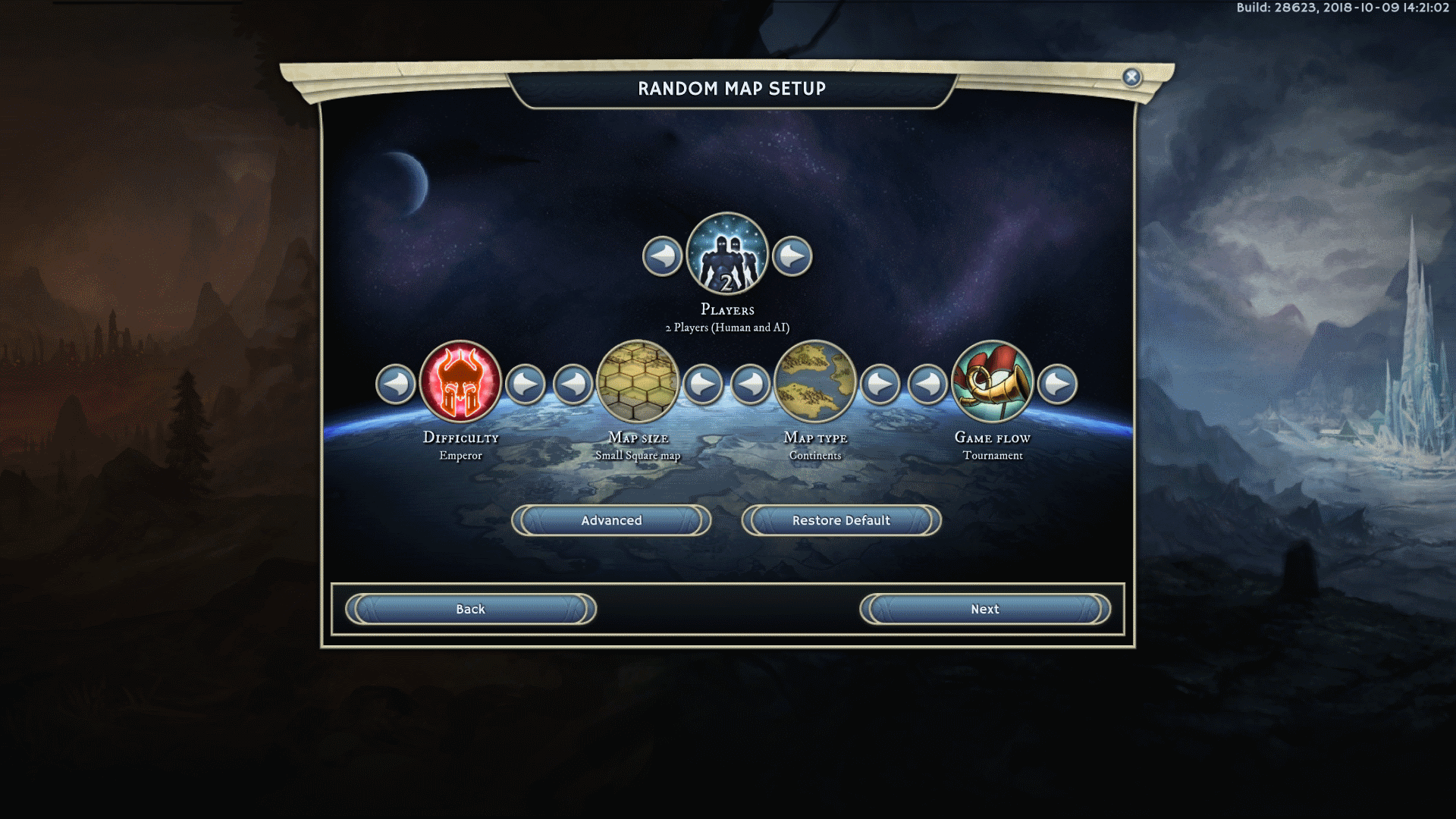The image size is (1456, 819).
Task: Select the next difficulty level
Action: [526, 384]
